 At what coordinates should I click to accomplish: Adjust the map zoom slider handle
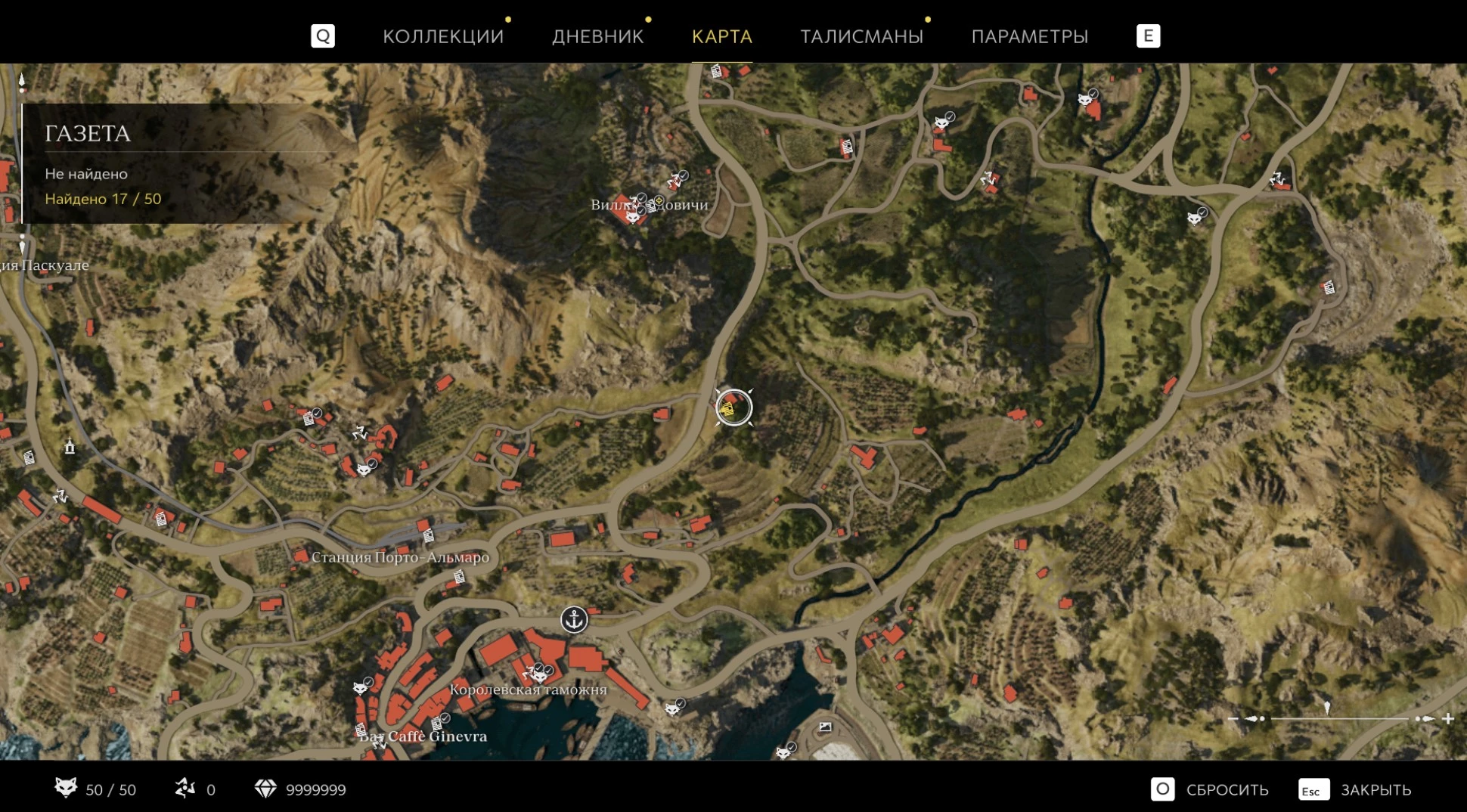click(x=1327, y=708)
